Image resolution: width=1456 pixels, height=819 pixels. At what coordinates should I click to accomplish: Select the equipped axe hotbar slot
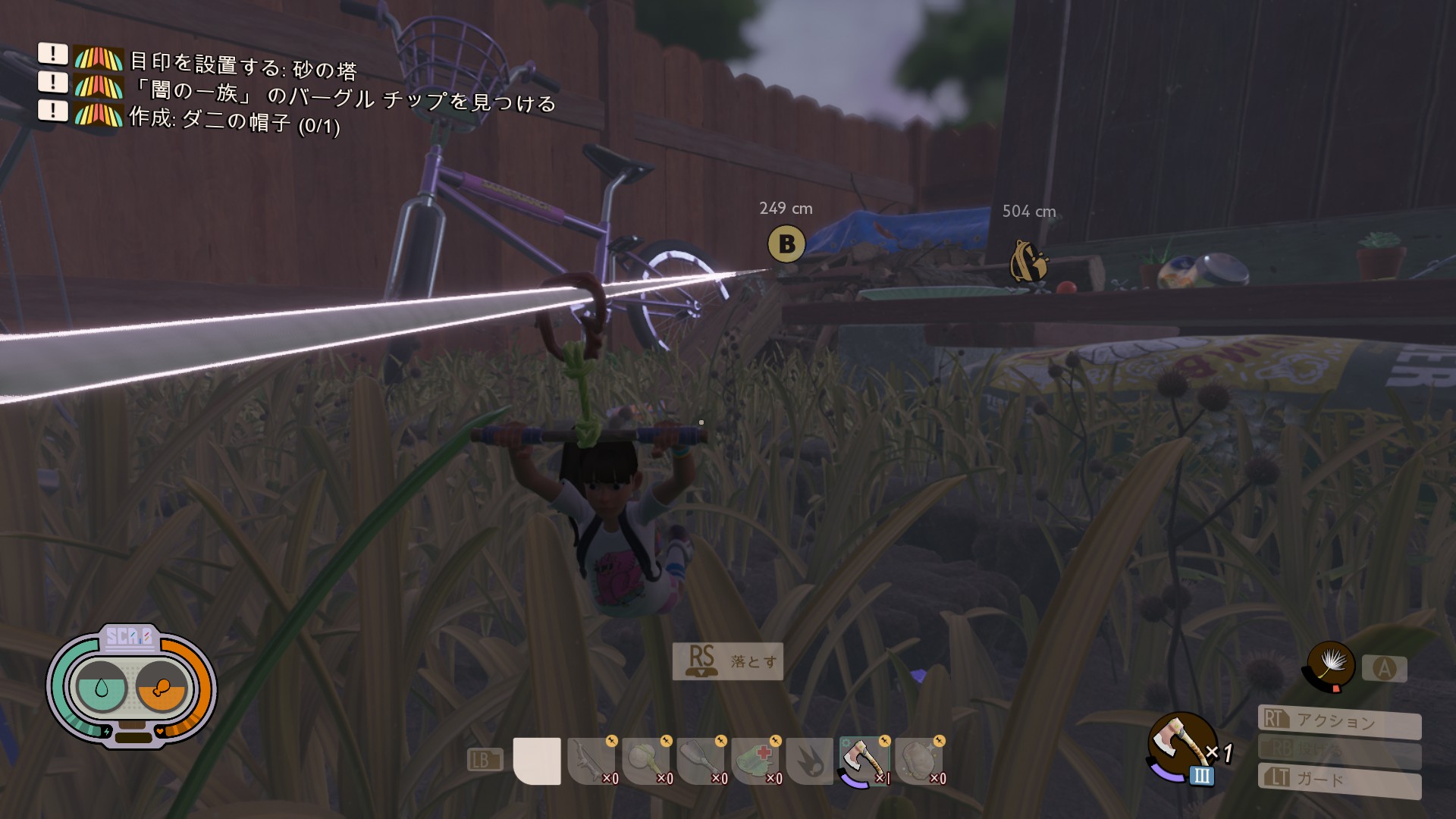click(864, 761)
